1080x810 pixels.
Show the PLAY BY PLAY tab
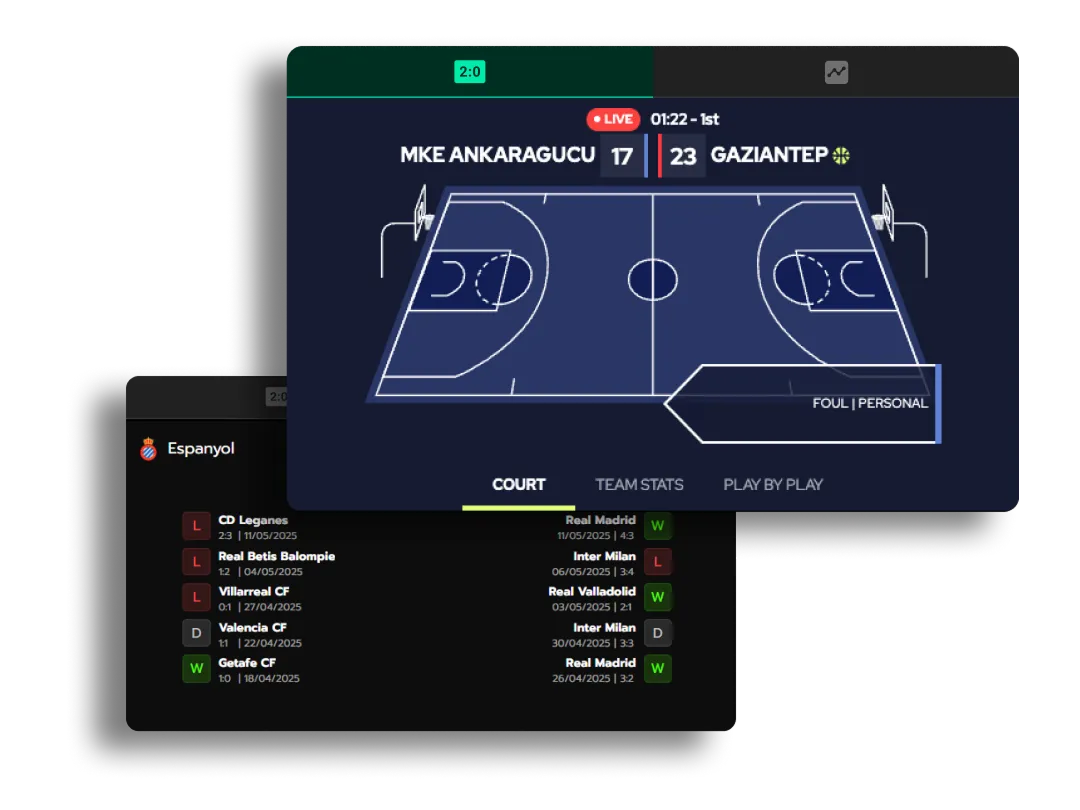pos(773,485)
